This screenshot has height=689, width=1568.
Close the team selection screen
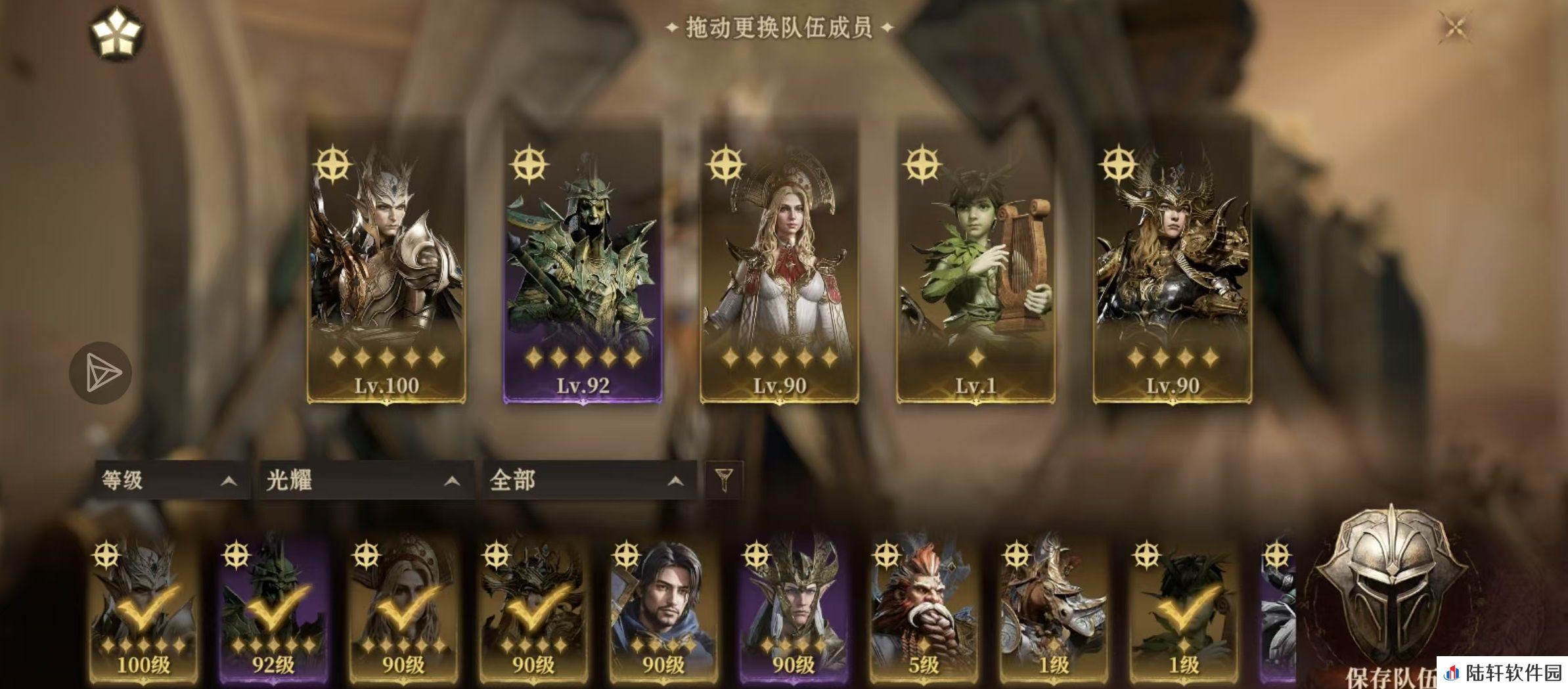tap(1455, 28)
